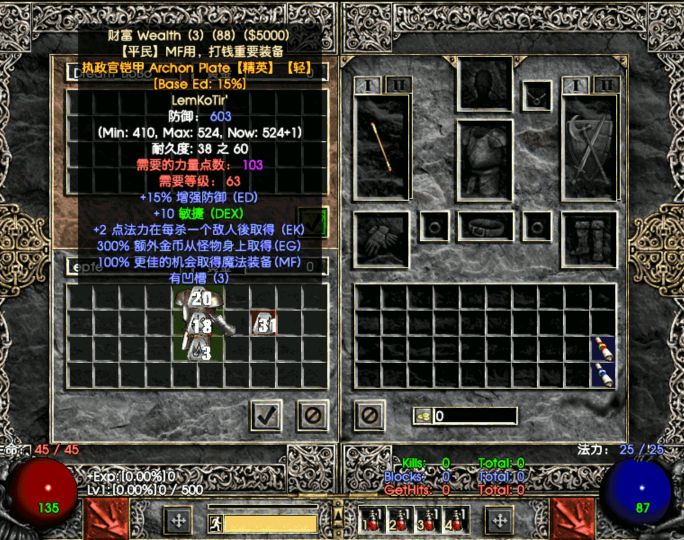Cancel the trade beside the checkmark button

pos(313,415)
